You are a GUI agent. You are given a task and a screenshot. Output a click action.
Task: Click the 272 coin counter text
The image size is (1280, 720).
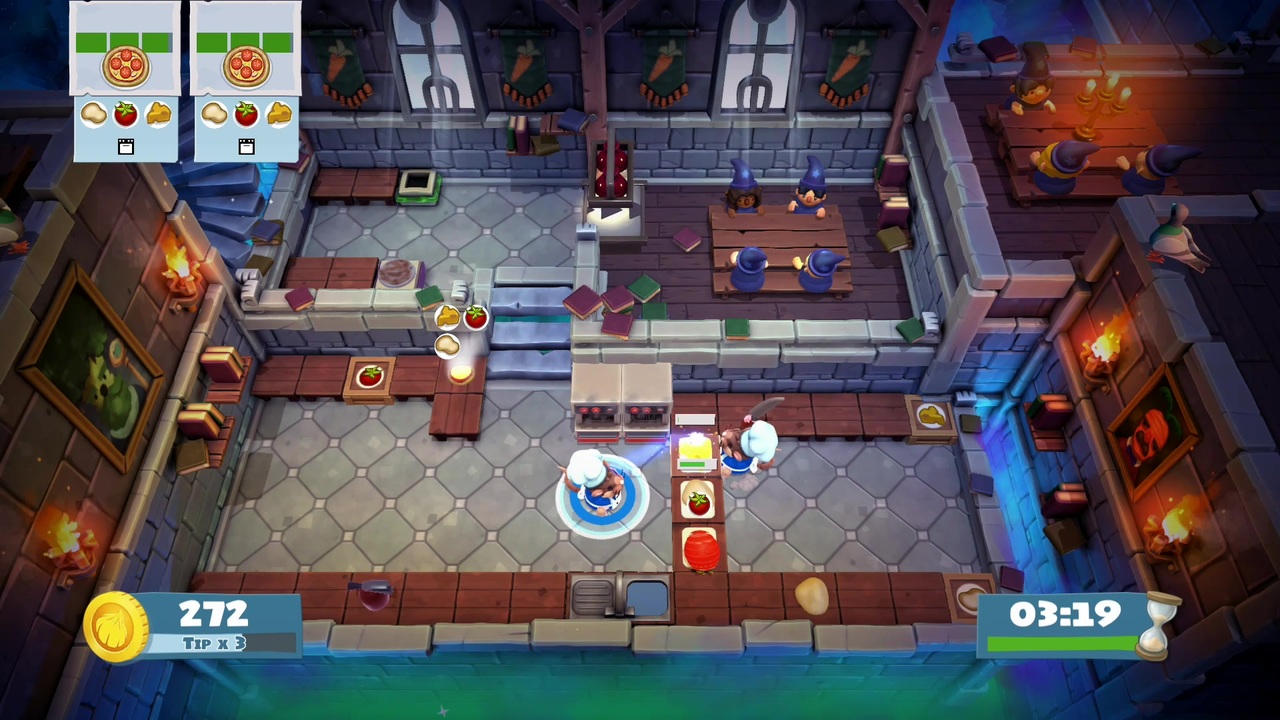coord(211,613)
